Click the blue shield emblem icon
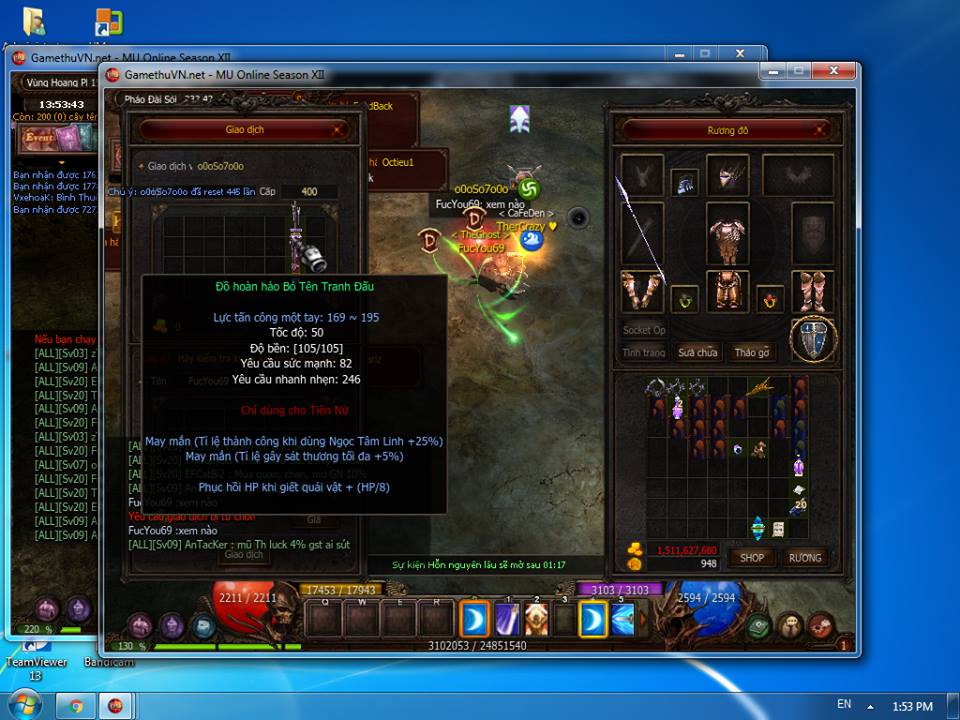 coord(813,340)
